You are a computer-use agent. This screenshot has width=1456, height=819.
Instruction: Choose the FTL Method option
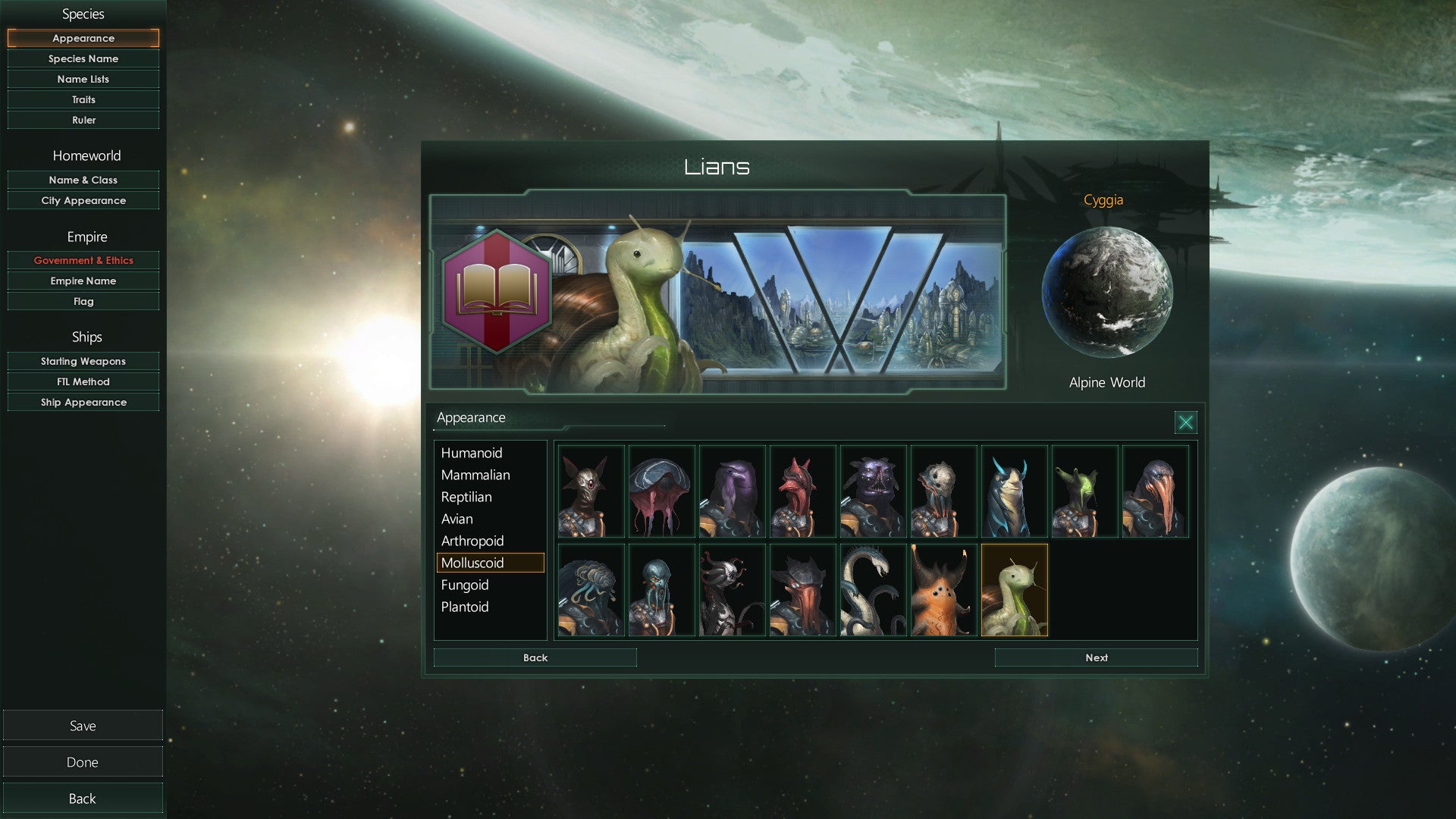(83, 381)
